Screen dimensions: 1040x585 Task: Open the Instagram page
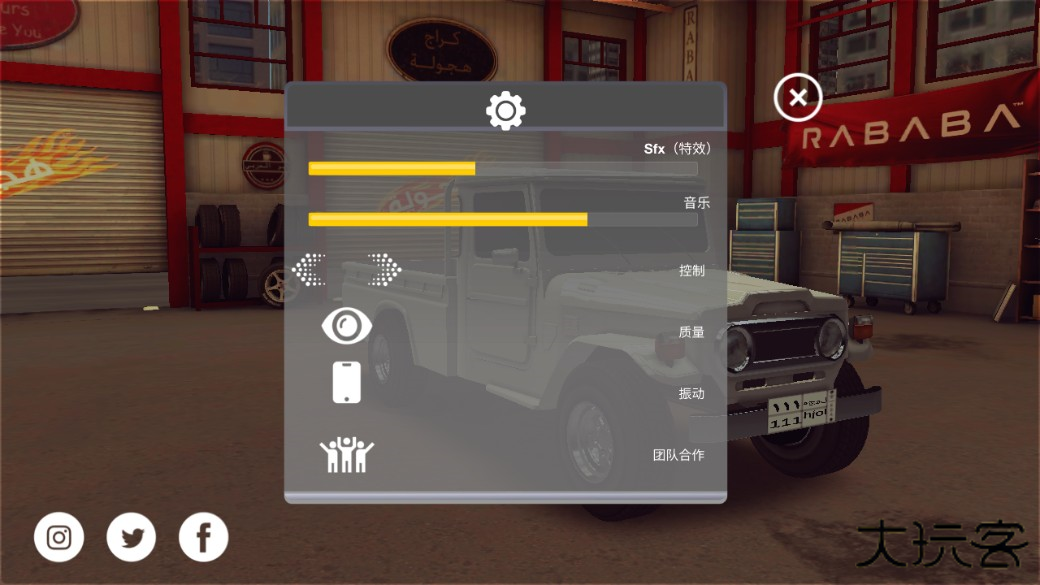59,538
